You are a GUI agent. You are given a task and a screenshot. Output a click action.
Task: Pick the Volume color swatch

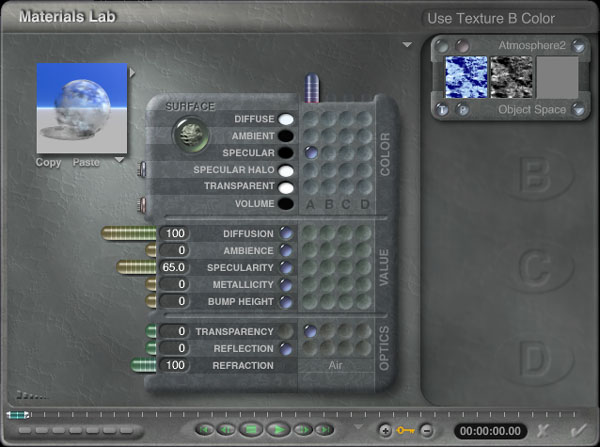pyautogui.click(x=286, y=204)
